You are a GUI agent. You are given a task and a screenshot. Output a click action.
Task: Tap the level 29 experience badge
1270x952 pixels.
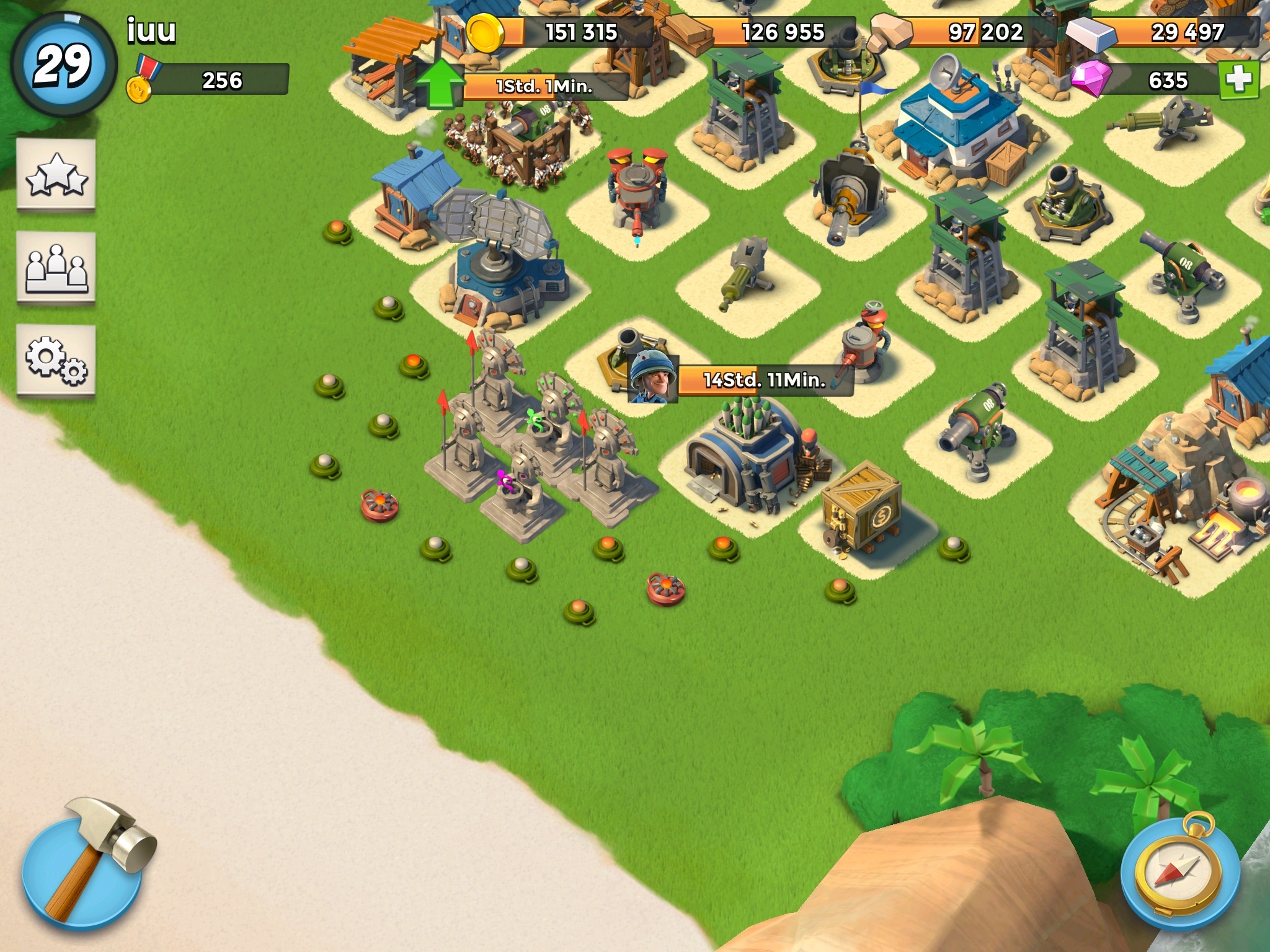click(x=63, y=65)
